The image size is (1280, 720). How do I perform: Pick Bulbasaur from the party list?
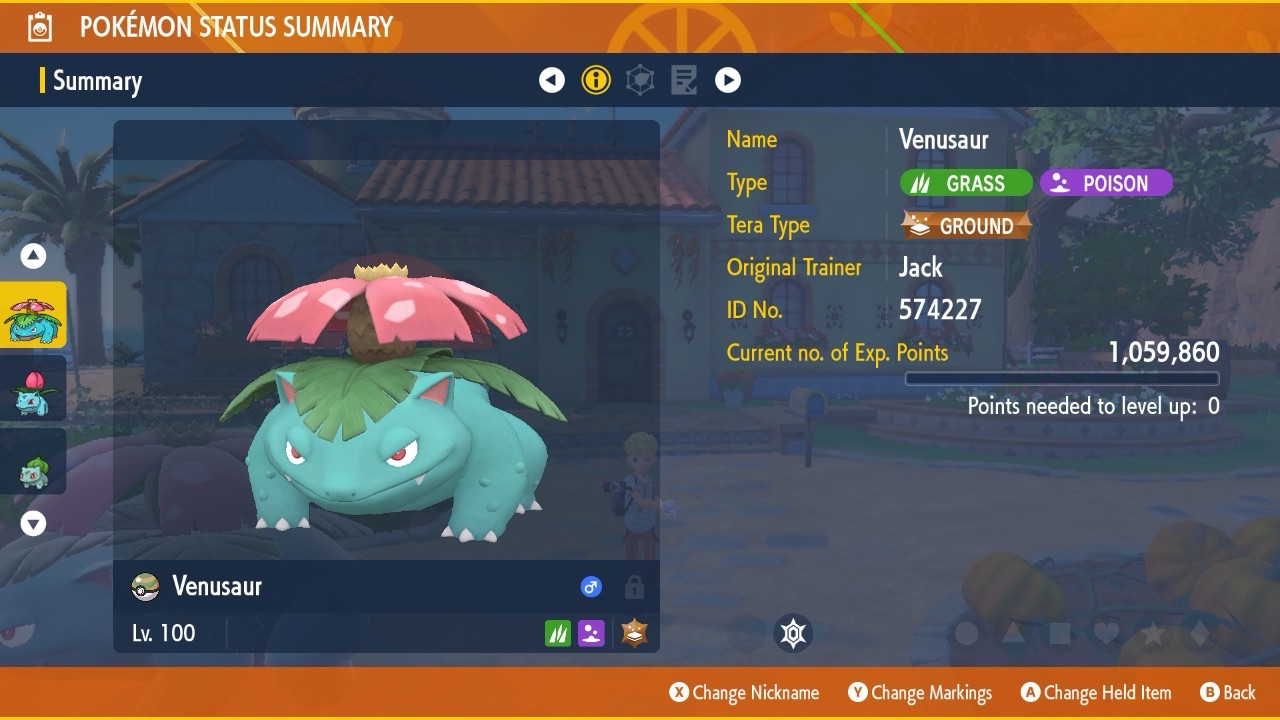pos(34,462)
